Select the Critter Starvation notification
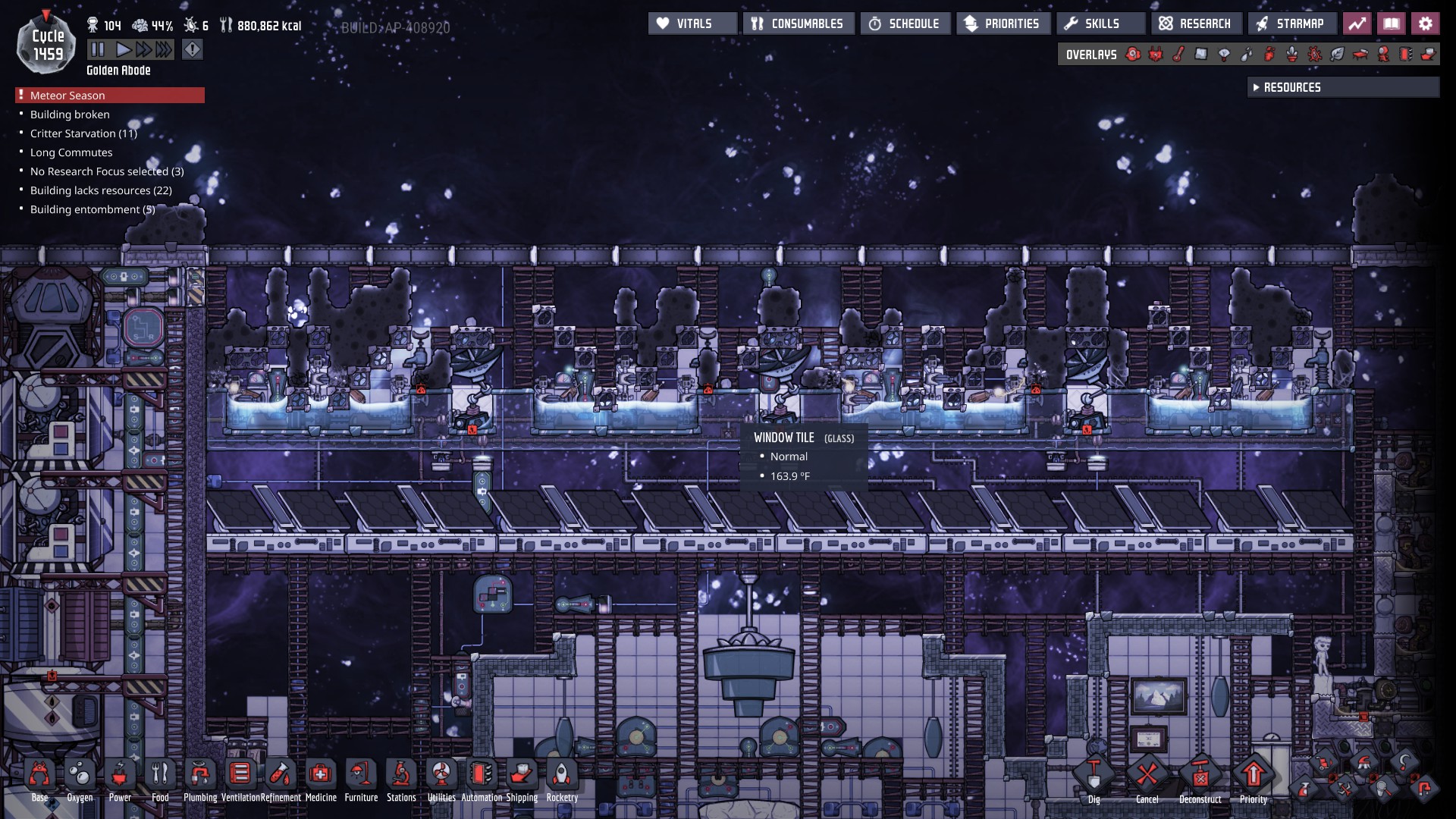Screen dimensions: 1456x819 click(x=83, y=133)
